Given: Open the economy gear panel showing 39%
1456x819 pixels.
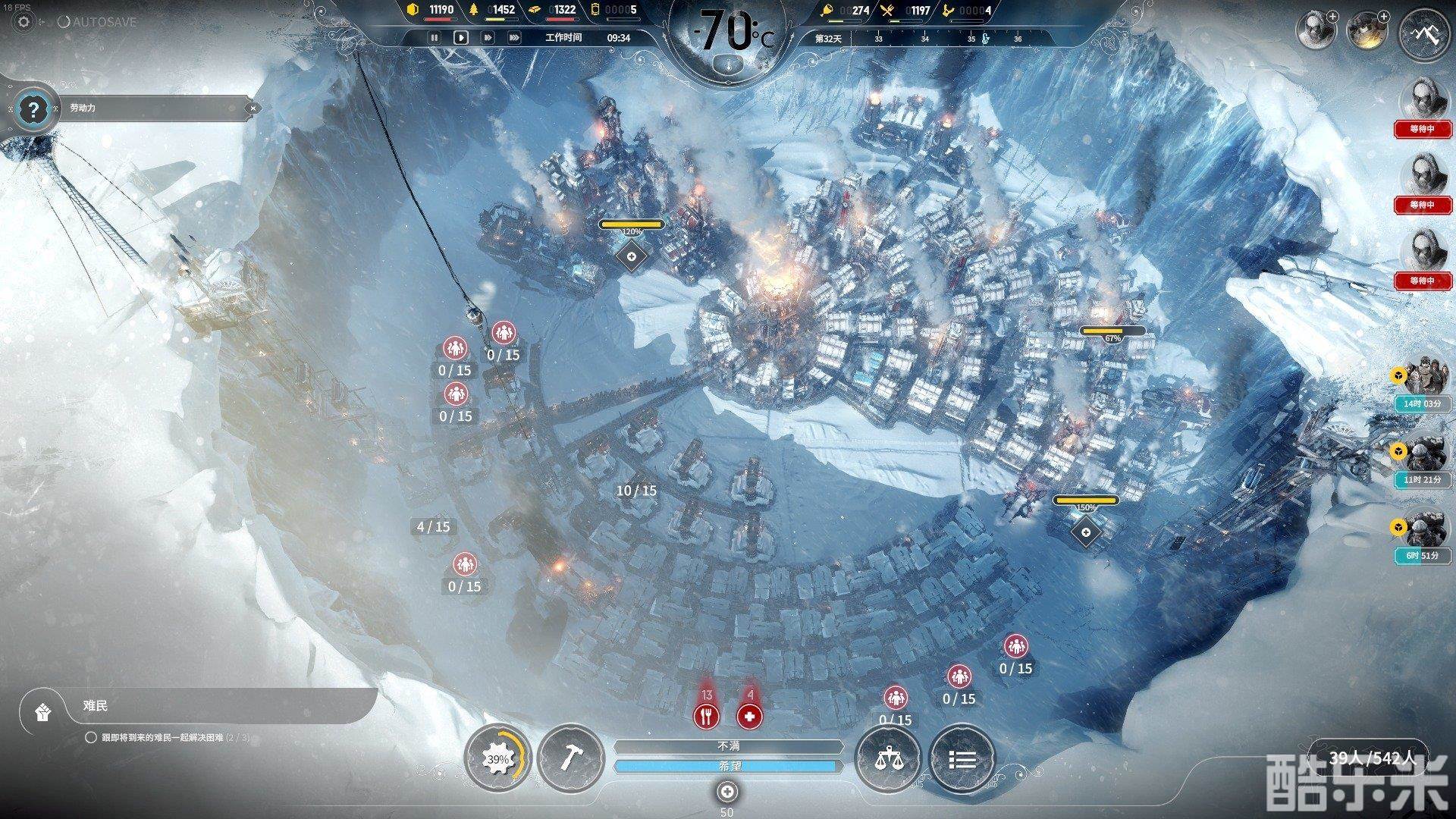Looking at the screenshot, I should tap(498, 758).
